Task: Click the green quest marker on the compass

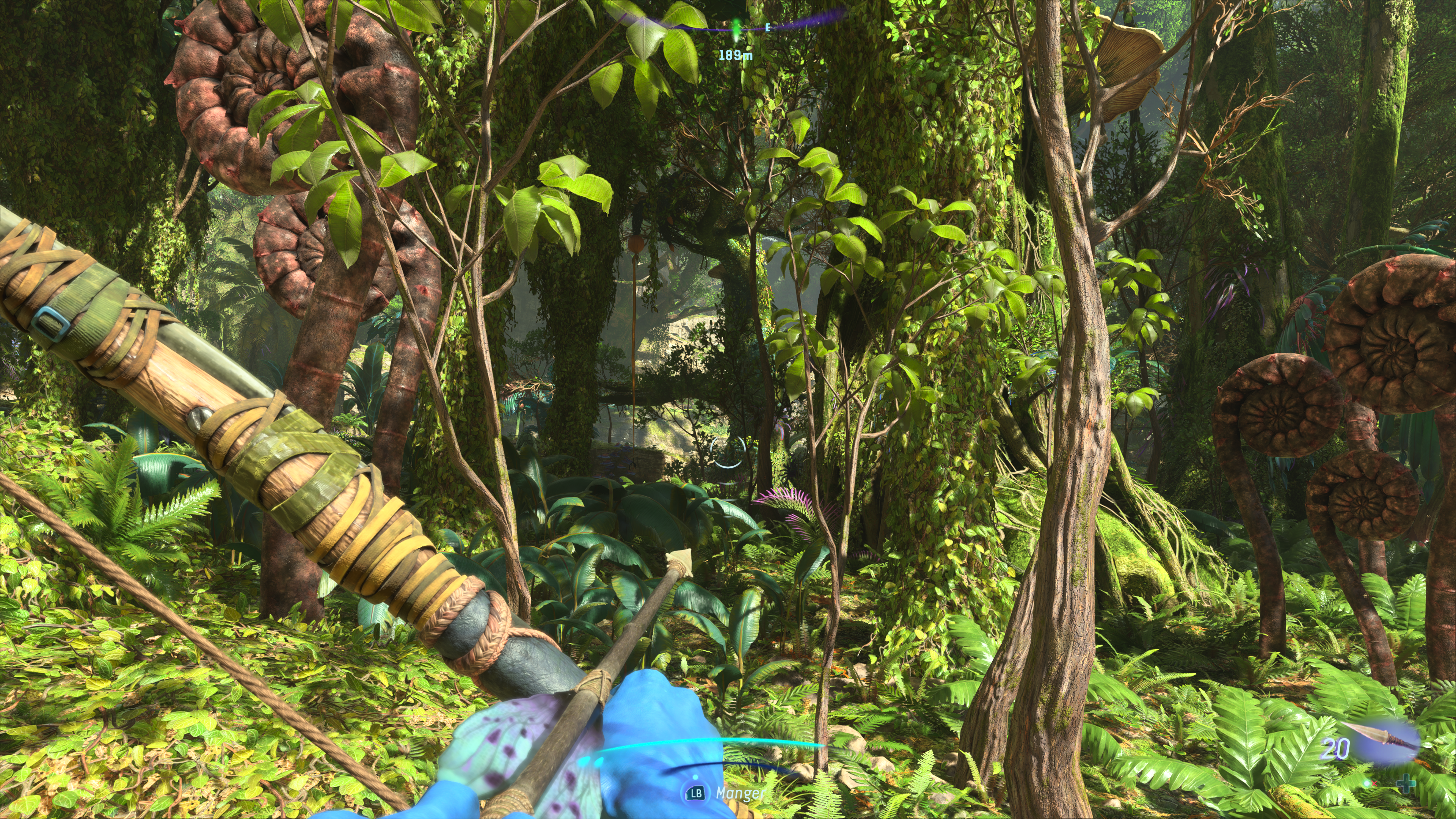Action: [736, 28]
